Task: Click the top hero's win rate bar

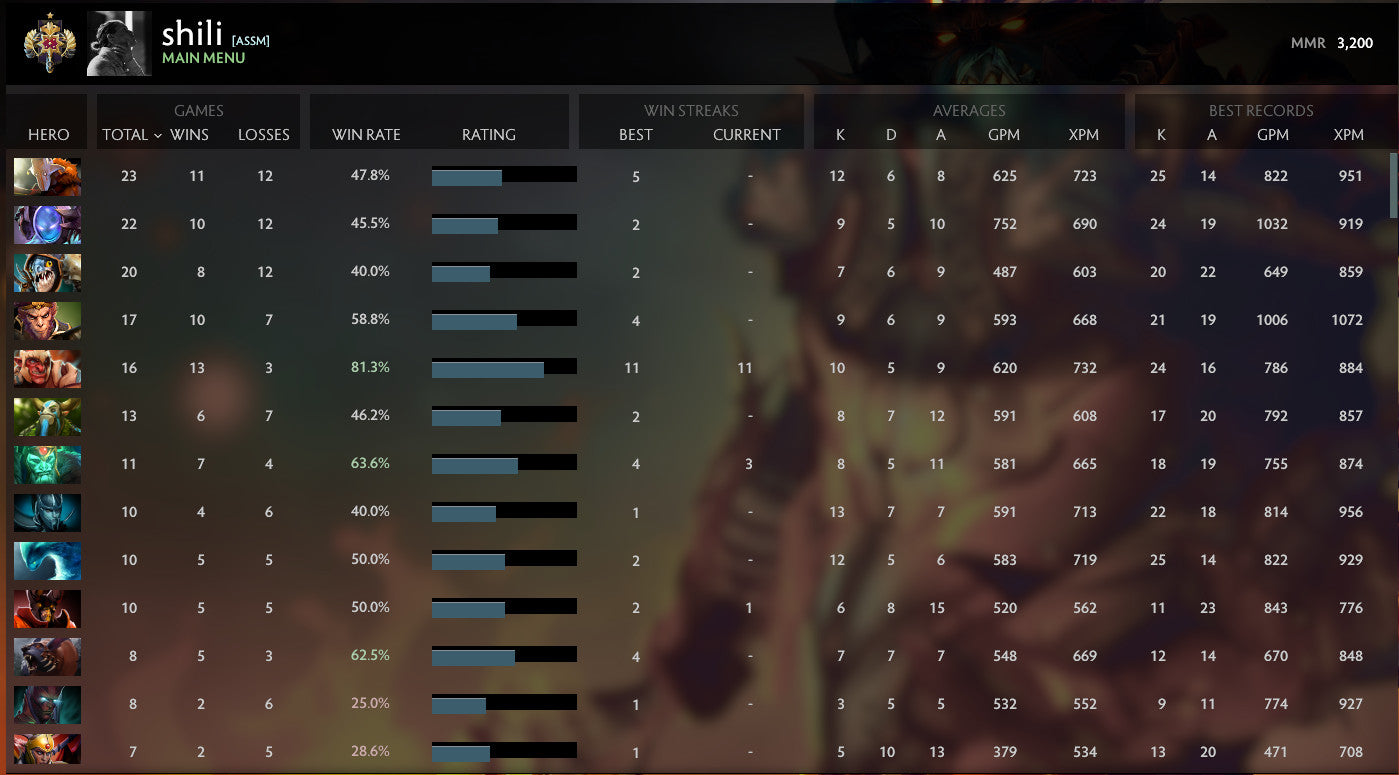Action: (503, 174)
